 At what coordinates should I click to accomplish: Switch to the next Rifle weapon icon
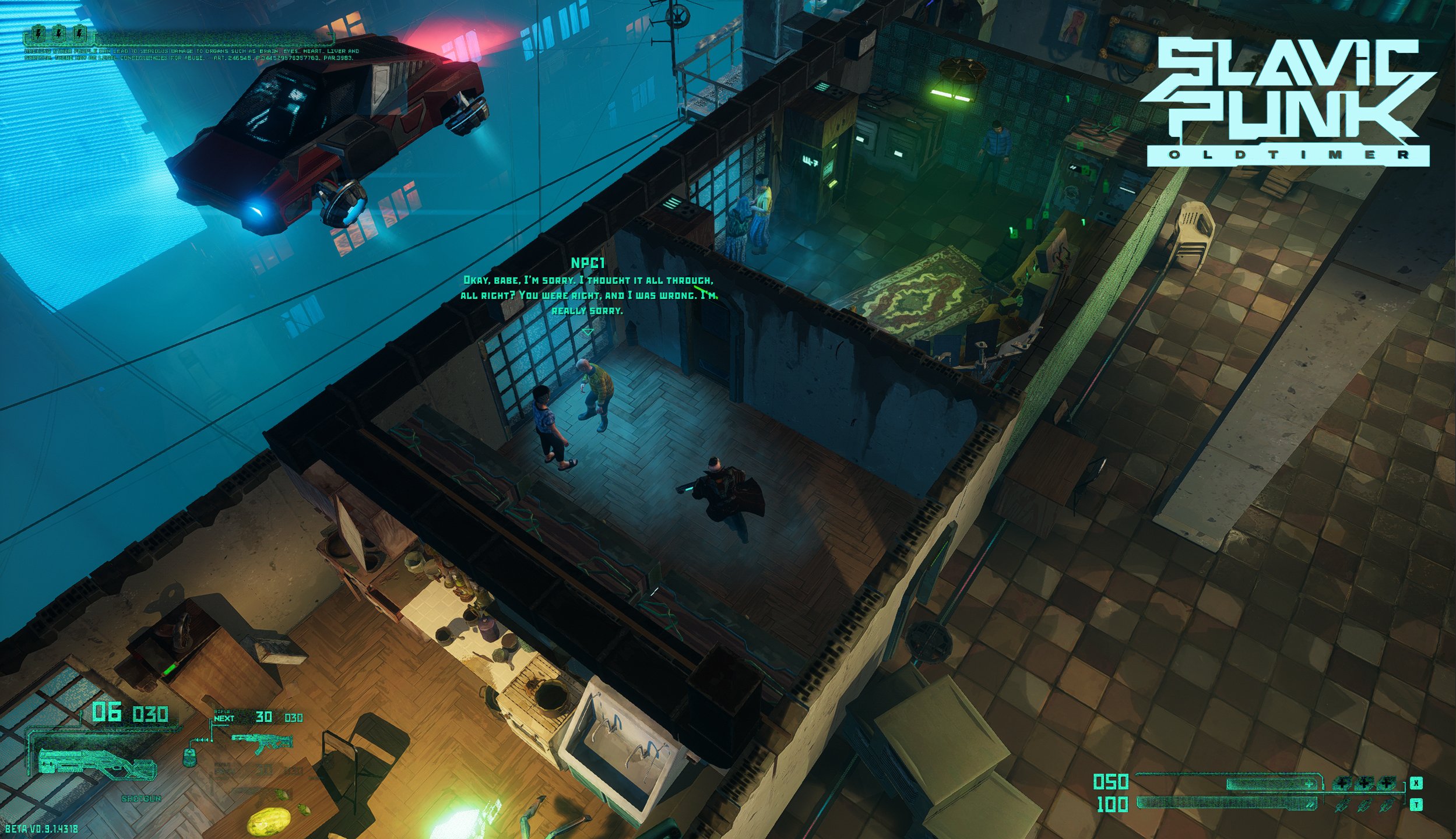(x=261, y=743)
